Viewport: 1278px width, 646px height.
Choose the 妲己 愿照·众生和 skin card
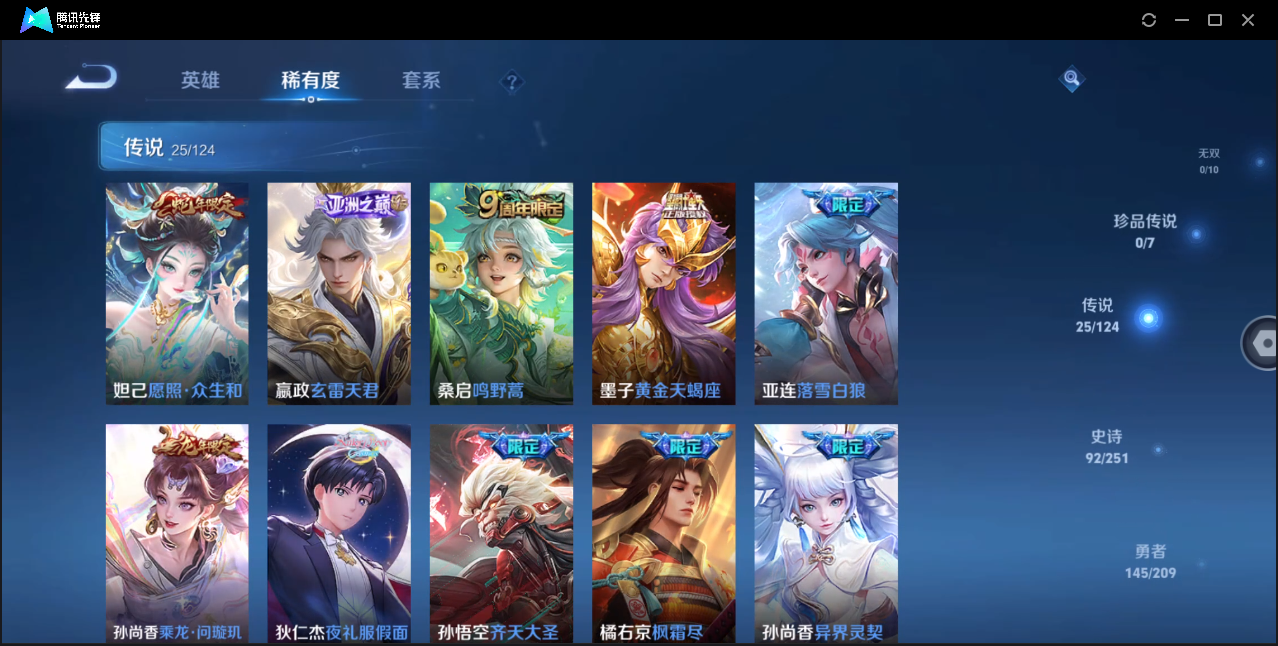(177, 294)
